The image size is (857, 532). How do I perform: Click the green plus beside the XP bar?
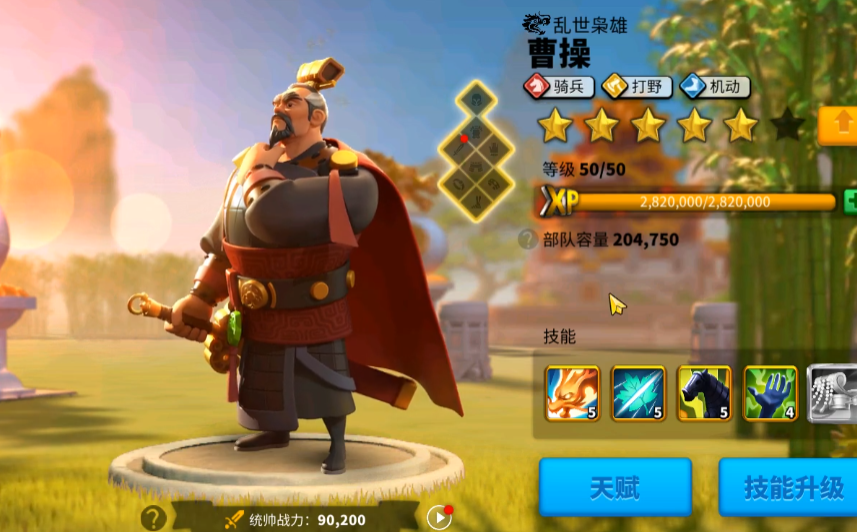coord(850,200)
